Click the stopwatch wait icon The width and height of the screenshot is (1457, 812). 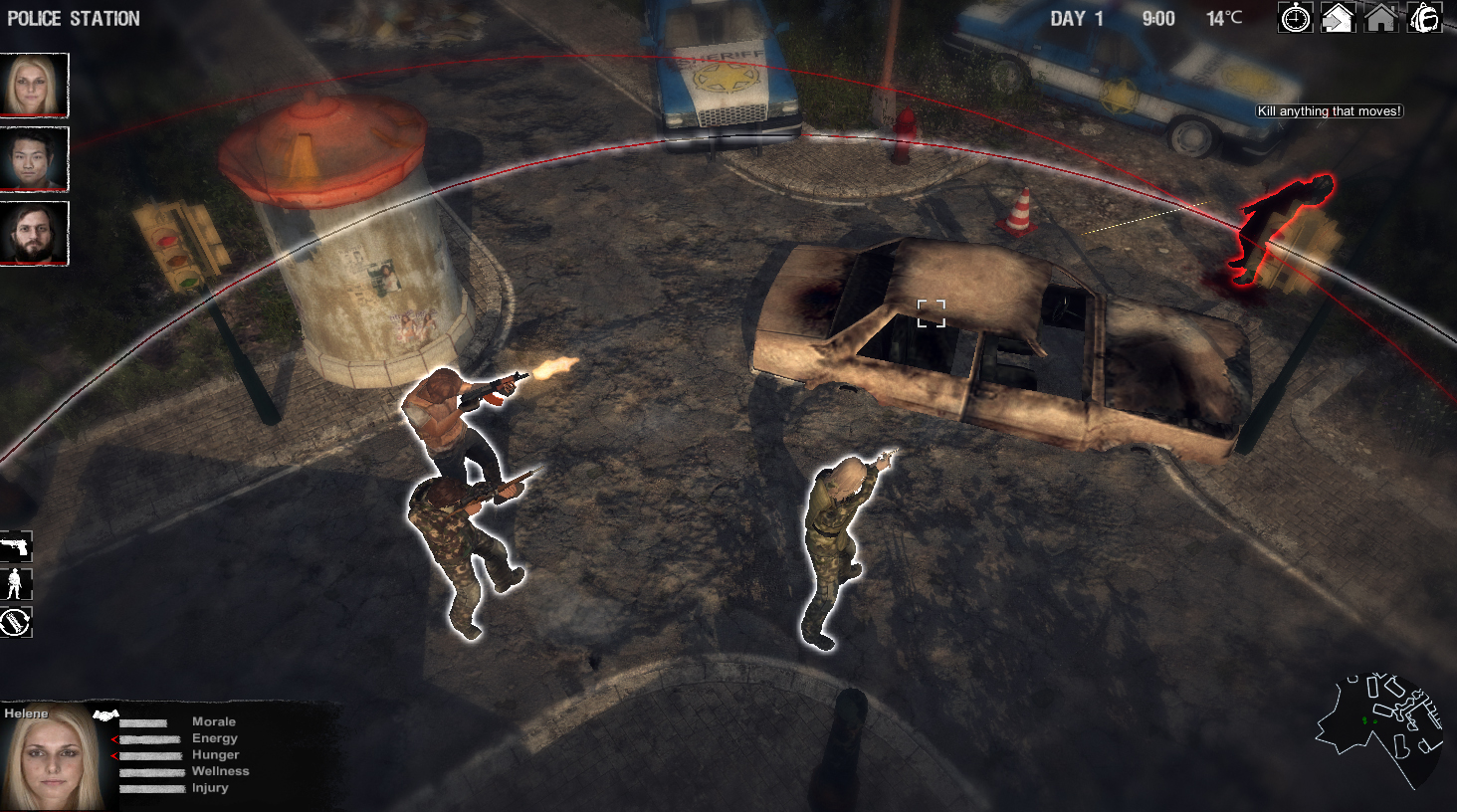click(x=1295, y=18)
